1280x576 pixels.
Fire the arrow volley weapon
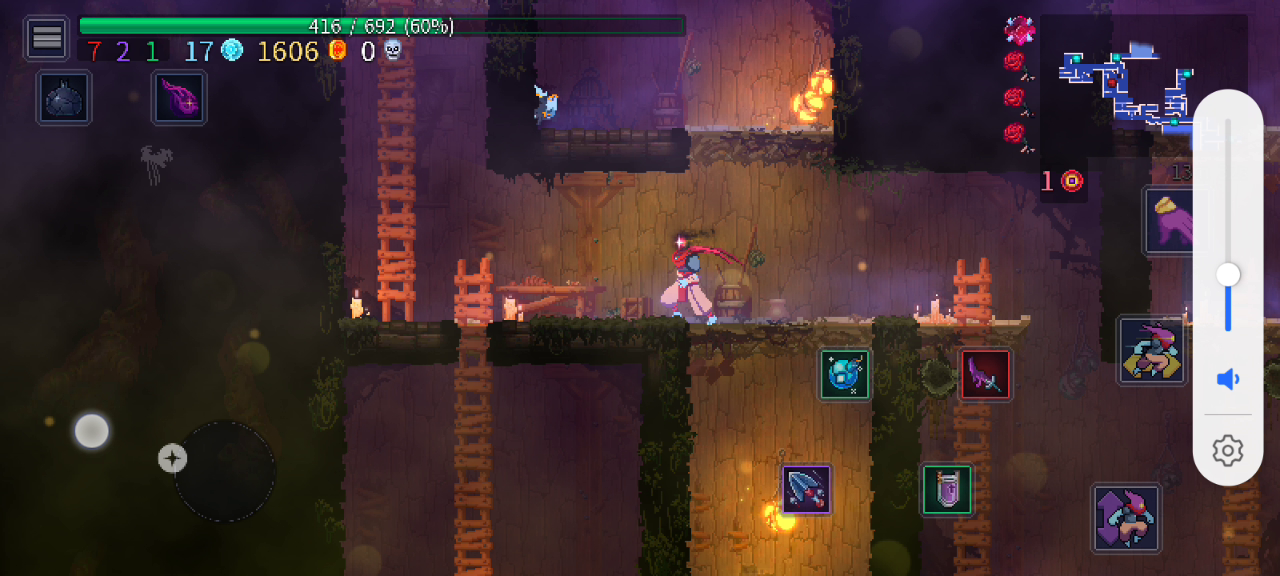pos(806,489)
